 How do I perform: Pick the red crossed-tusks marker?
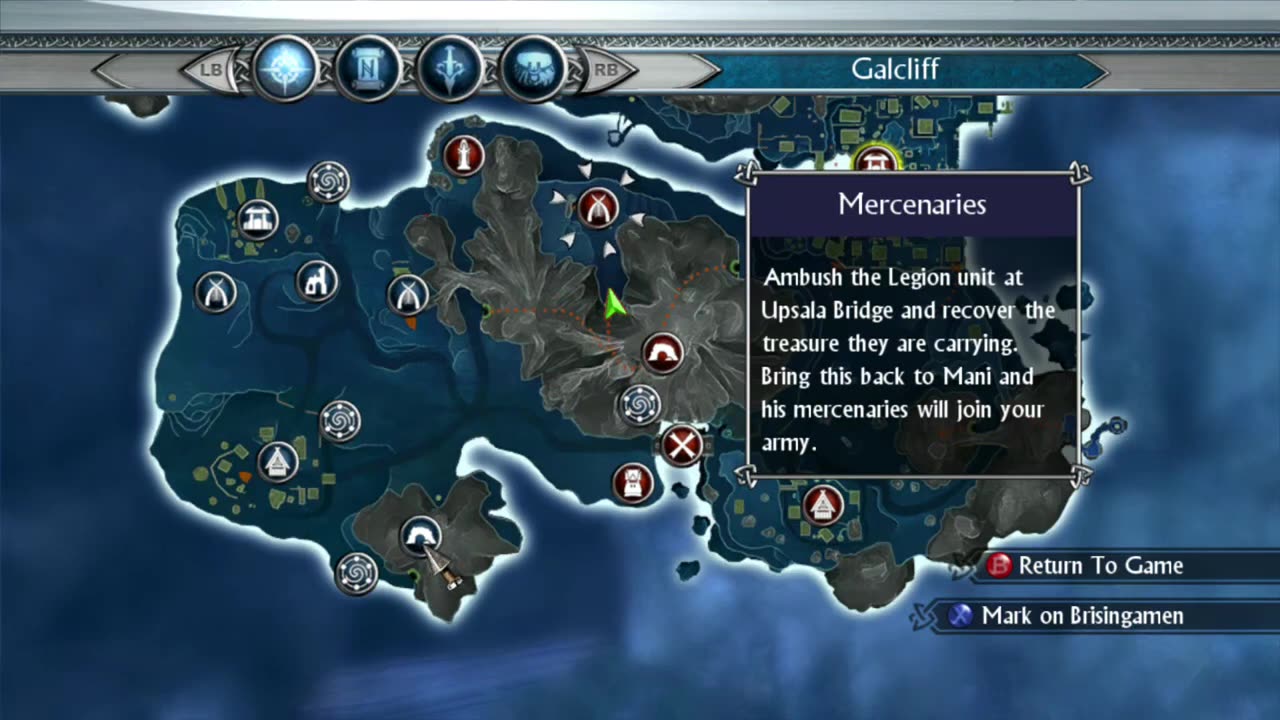[598, 207]
